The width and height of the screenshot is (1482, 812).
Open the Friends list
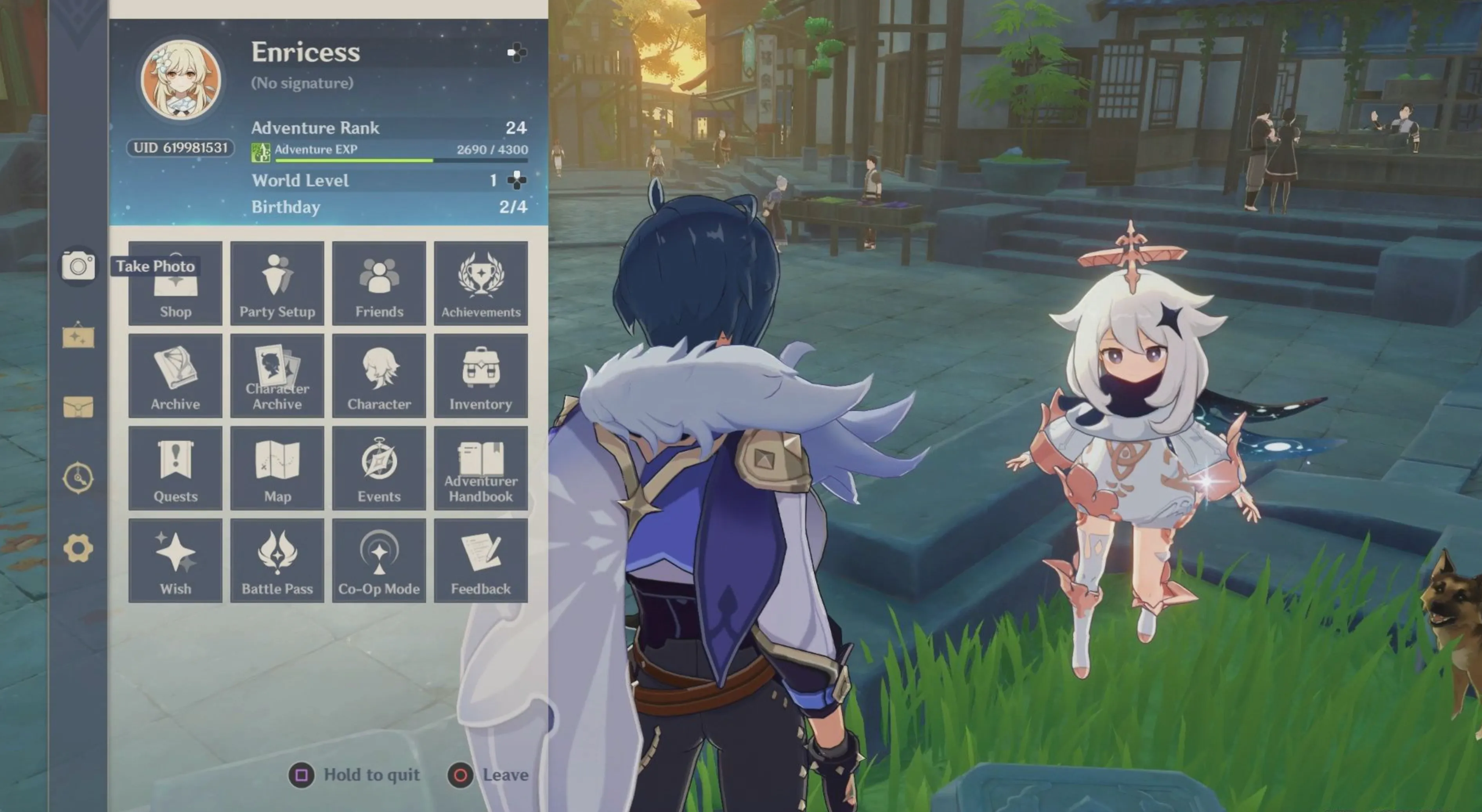point(379,283)
